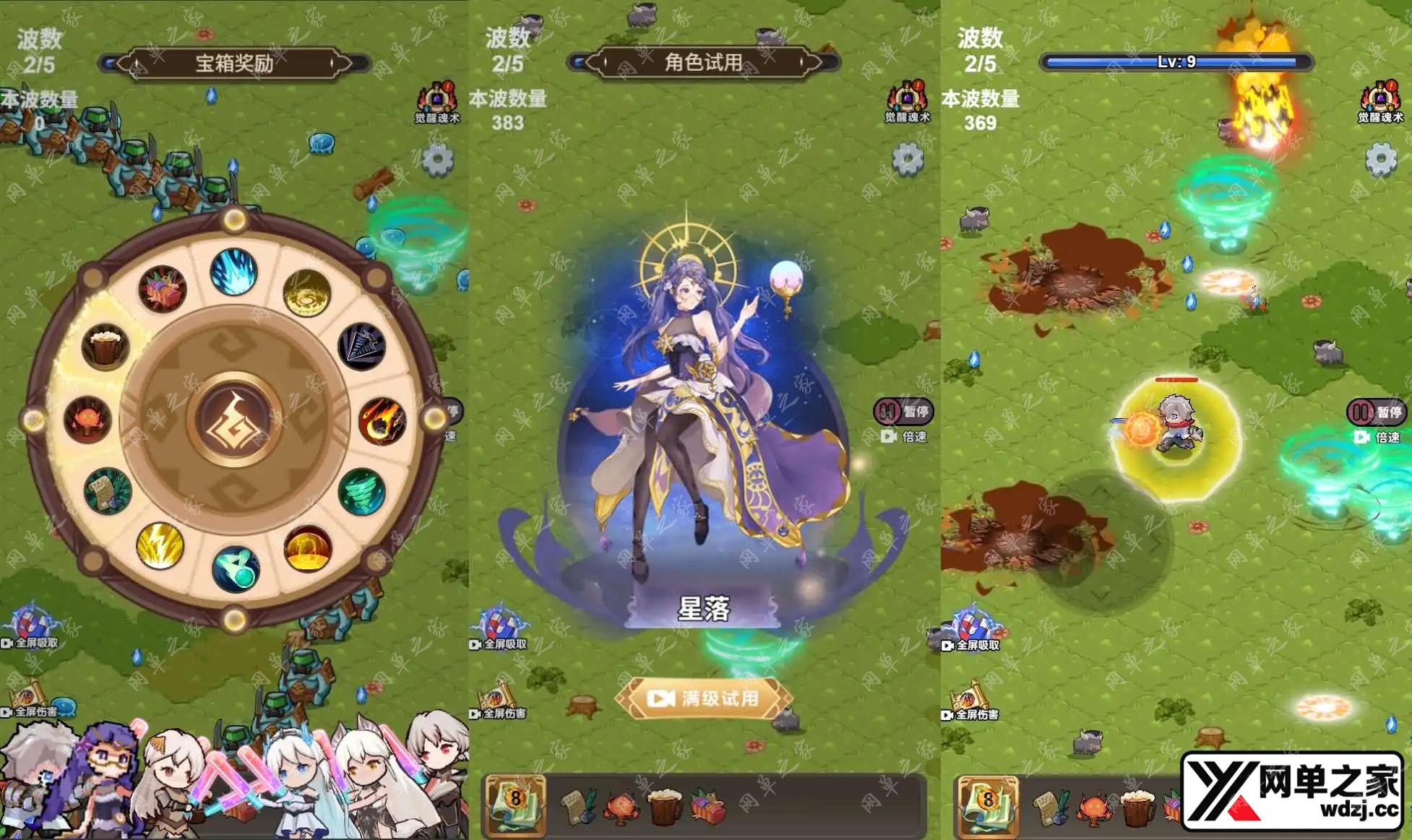The width and height of the screenshot is (1412, 840).
Task: Pick the dark arrow volley wheel icon
Action: [x=361, y=347]
